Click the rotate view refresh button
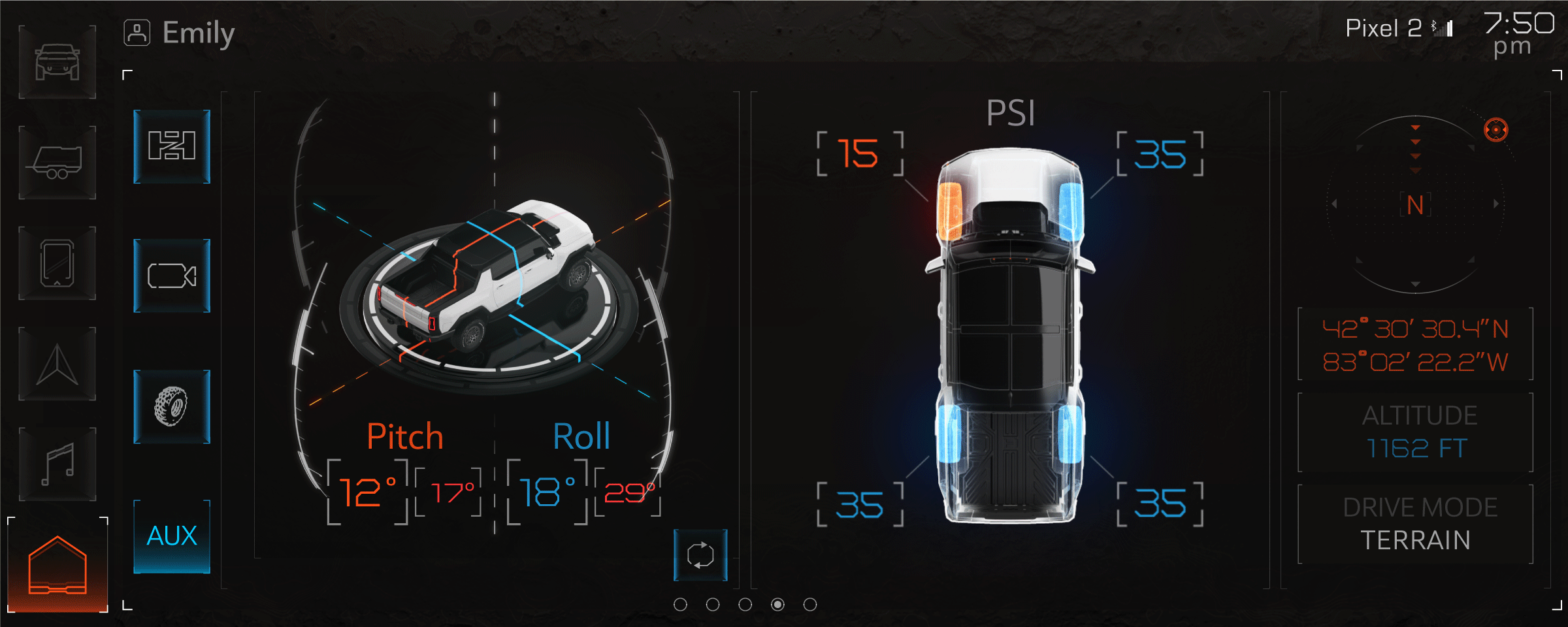The image size is (1568, 627). [x=700, y=555]
